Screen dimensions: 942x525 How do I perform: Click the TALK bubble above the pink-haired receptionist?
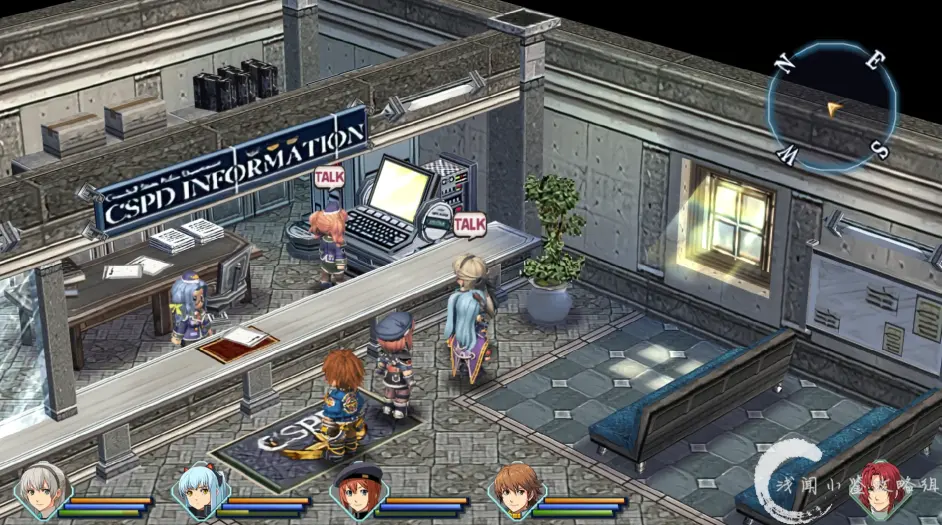click(x=329, y=176)
